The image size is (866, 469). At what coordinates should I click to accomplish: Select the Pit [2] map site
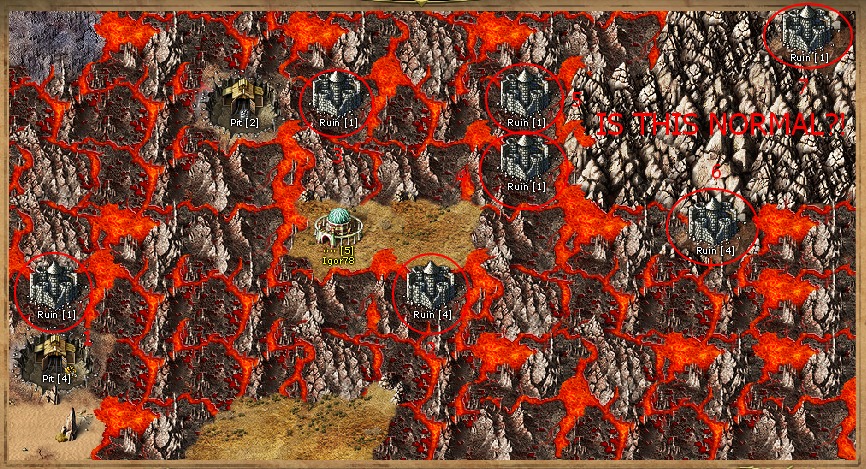tap(238, 101)
